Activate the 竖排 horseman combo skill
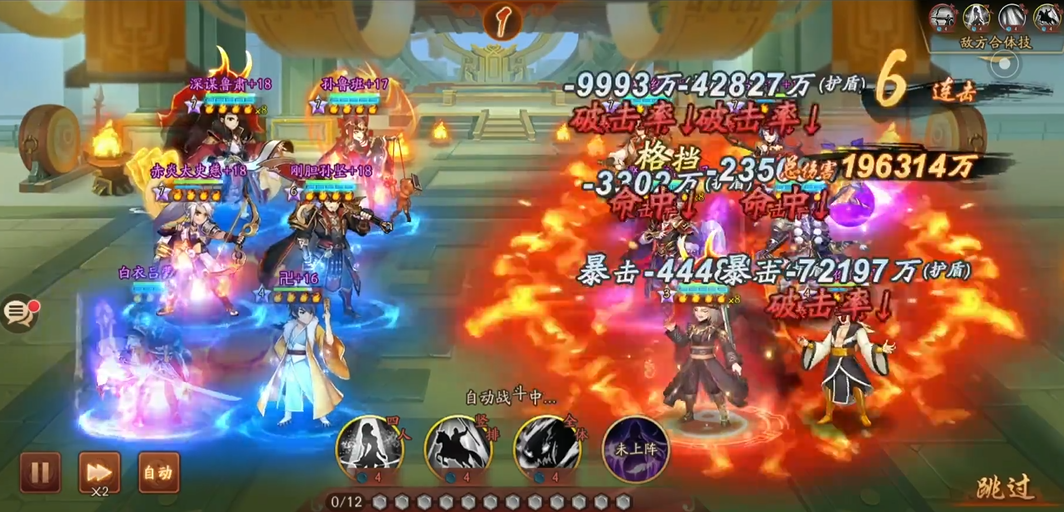The height and width of the screenshot is (512, 1064). [458, 444]
